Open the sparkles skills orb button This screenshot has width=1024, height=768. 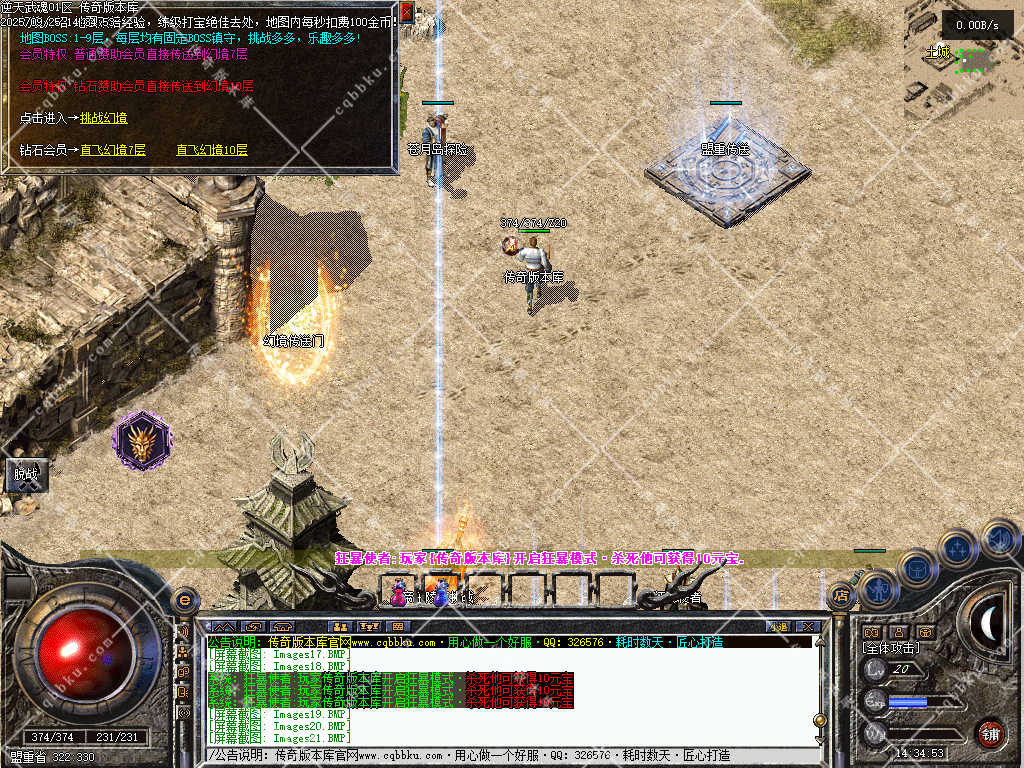[957, 549]
